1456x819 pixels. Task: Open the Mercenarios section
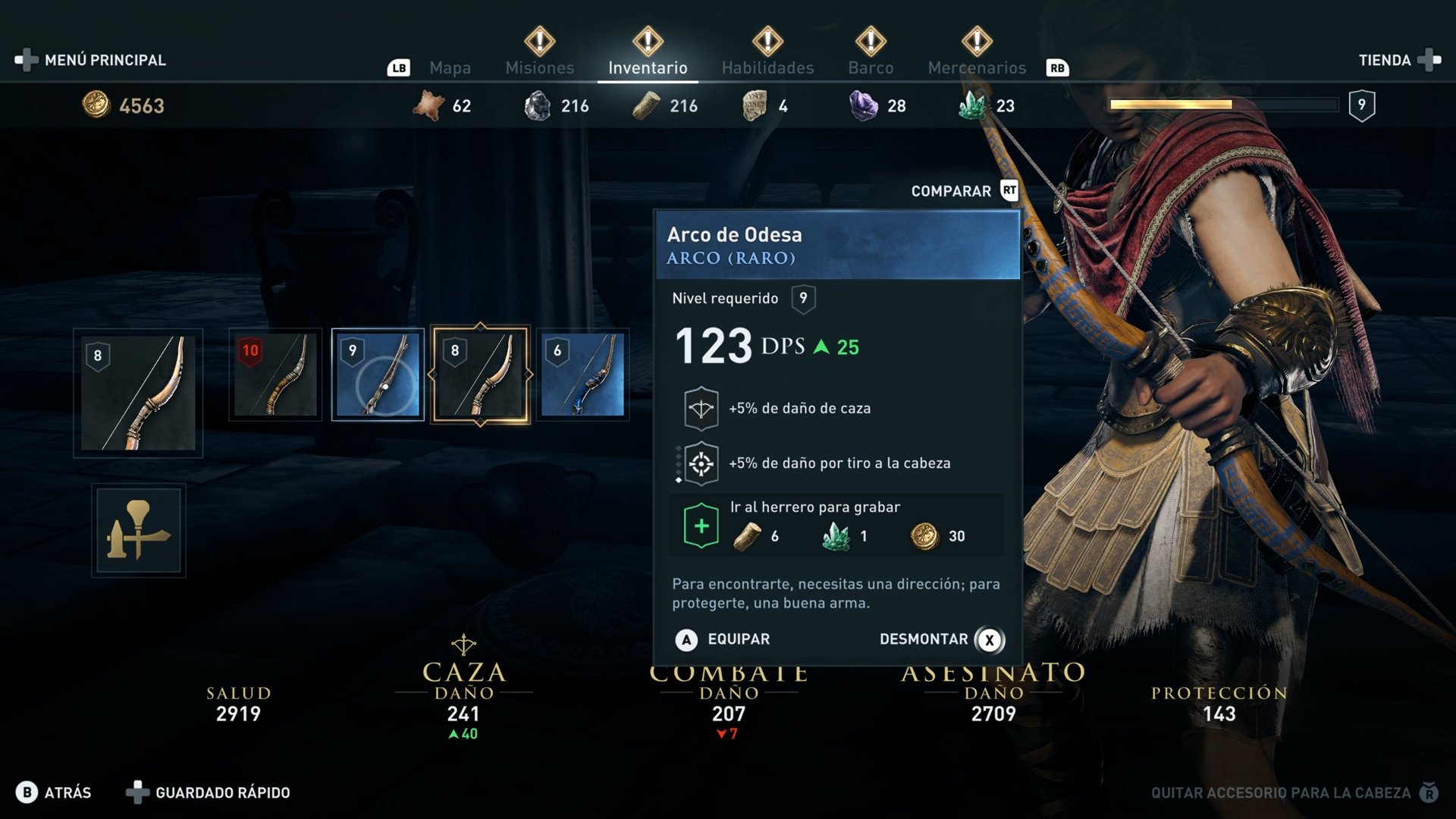coord(977,67)
